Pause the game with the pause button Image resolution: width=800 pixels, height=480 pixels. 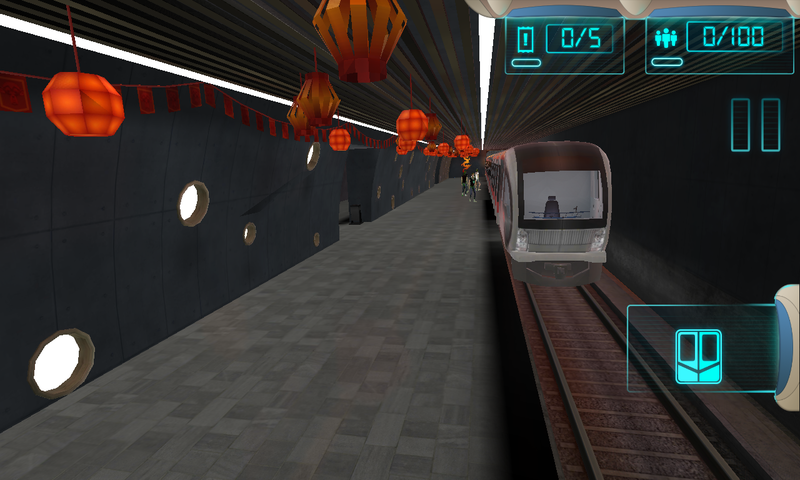pyautogui.click(x=755, y=125)
